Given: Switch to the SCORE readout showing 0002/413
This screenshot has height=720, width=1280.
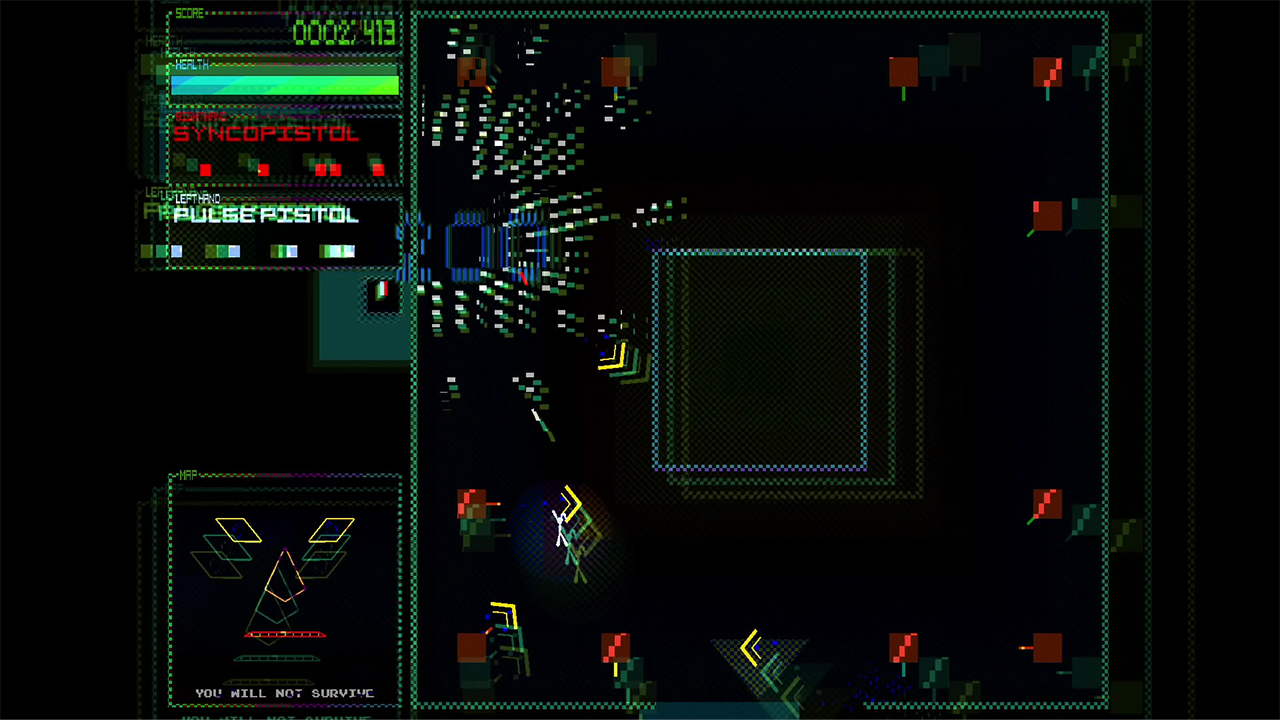Looking at the screenshot, I should pos(345,31).
